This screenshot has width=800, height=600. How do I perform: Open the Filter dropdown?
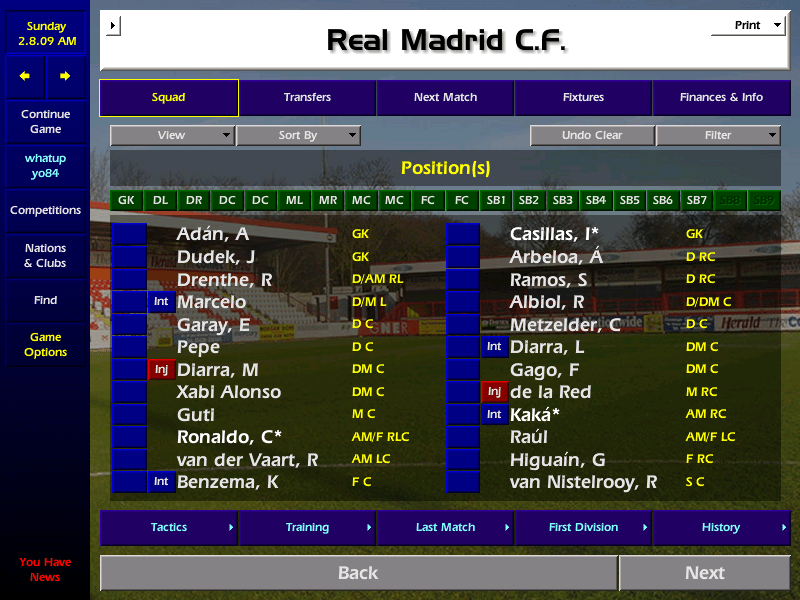718,135
